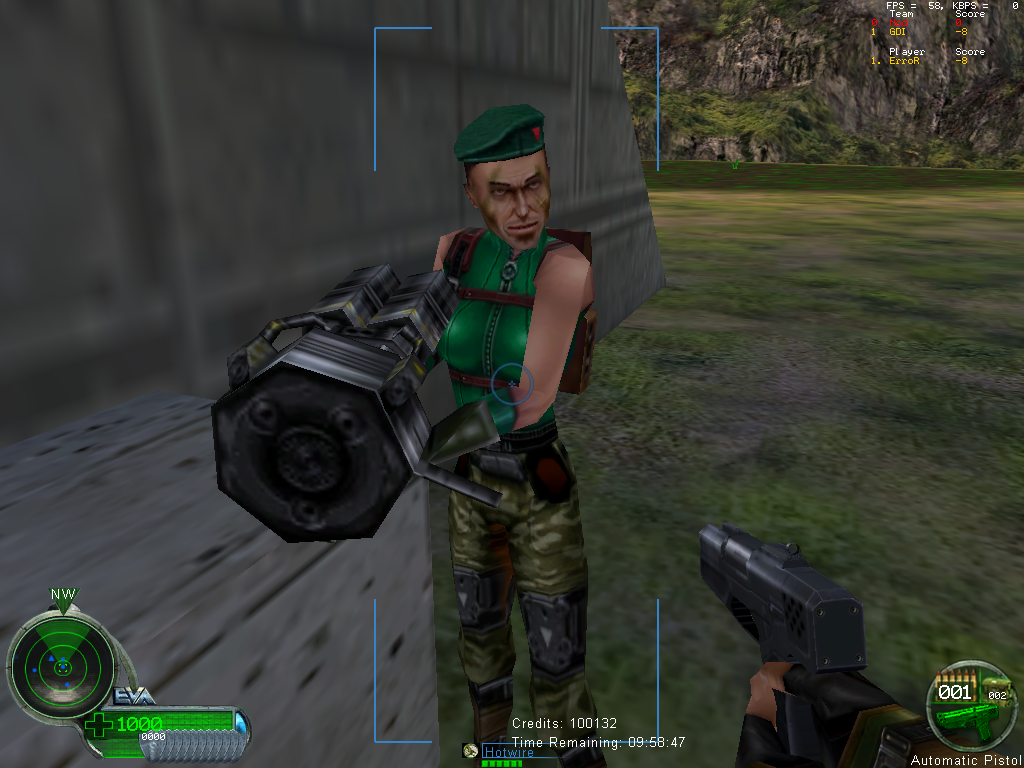The height and width of the screenshot is (768, 1024).
Task: Click the Hotwire target name label
Action: 507,752
